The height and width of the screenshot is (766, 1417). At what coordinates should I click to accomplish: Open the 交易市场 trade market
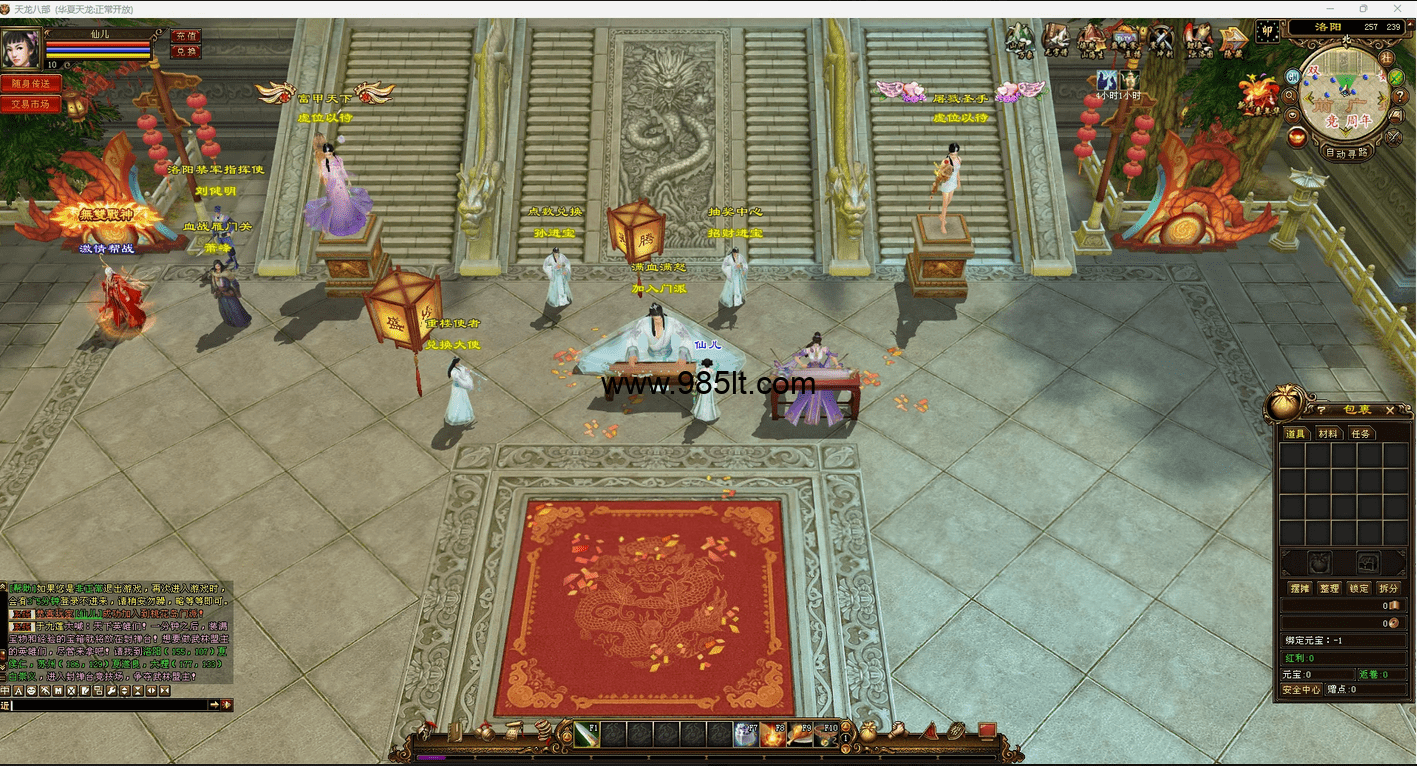[x=30, y=104]
